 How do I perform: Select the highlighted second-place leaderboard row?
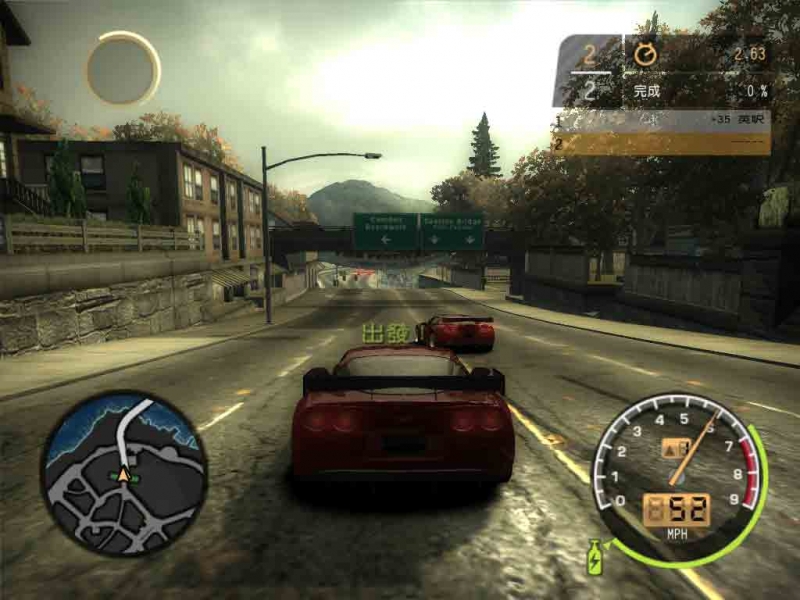(x=661, y=144)
